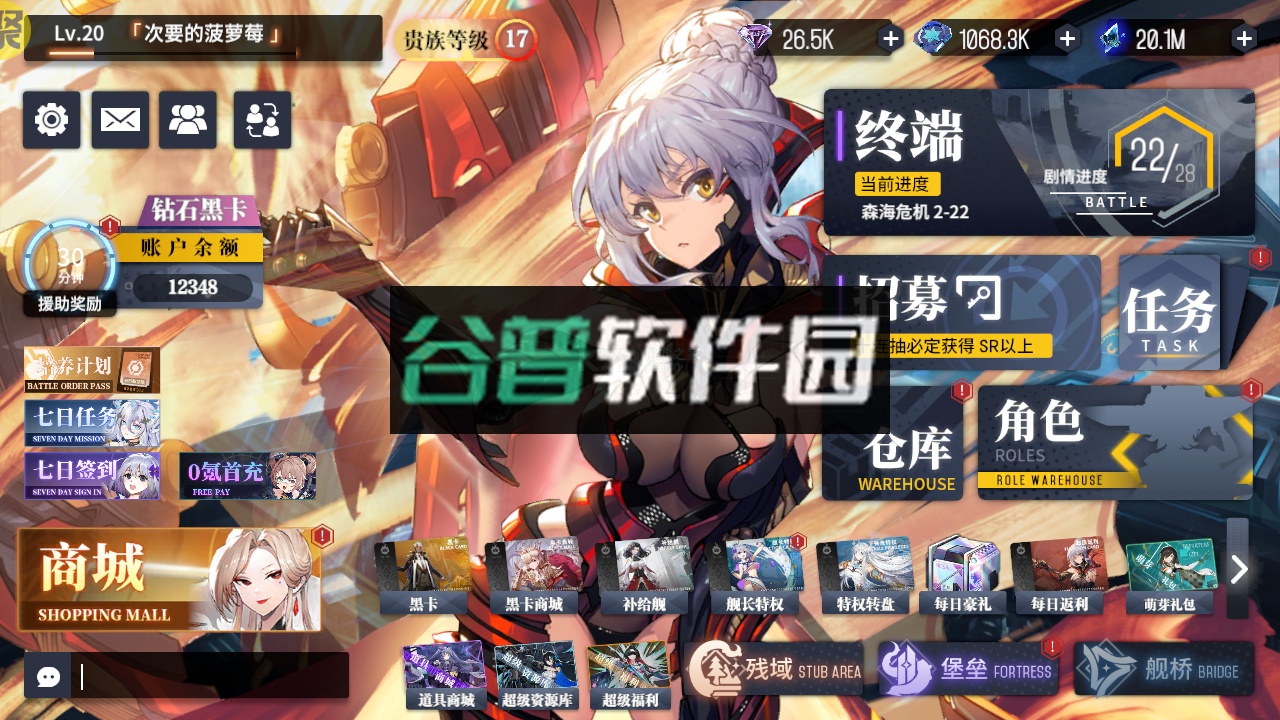
Task: Open the character swap icon
Action: point(261,120)
